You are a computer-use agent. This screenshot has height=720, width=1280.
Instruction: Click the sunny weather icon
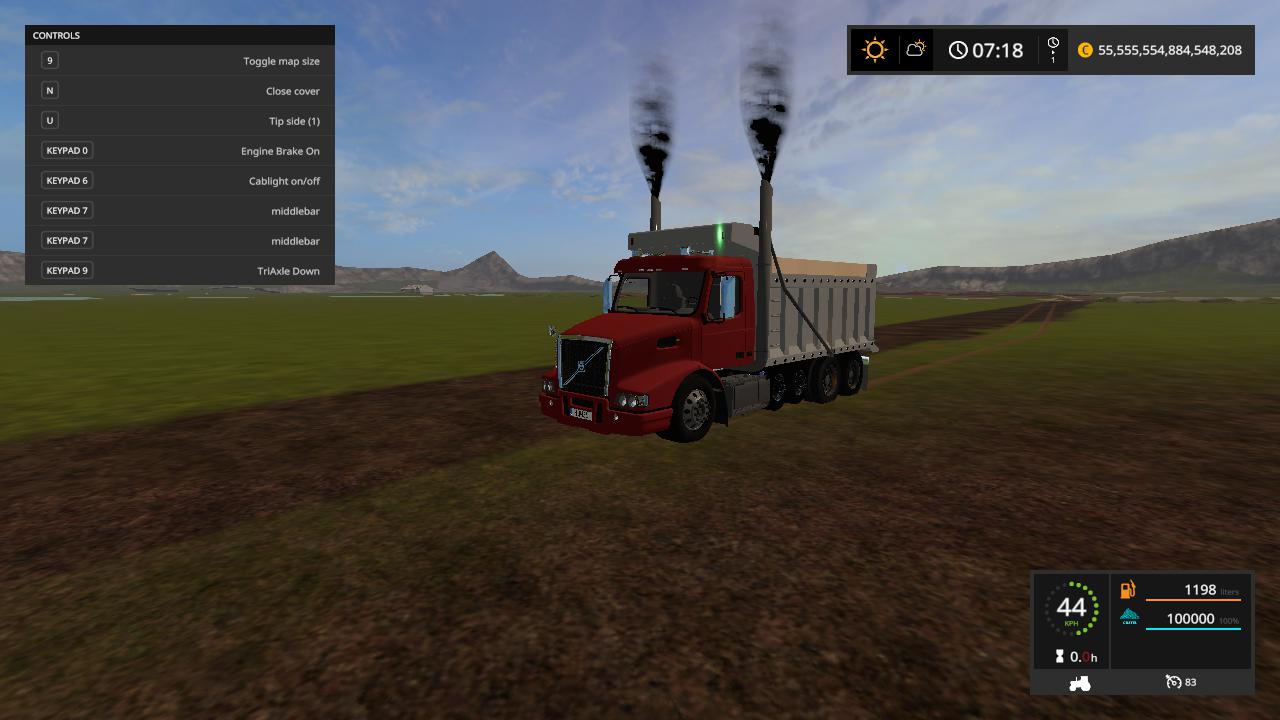pos(875,50)
